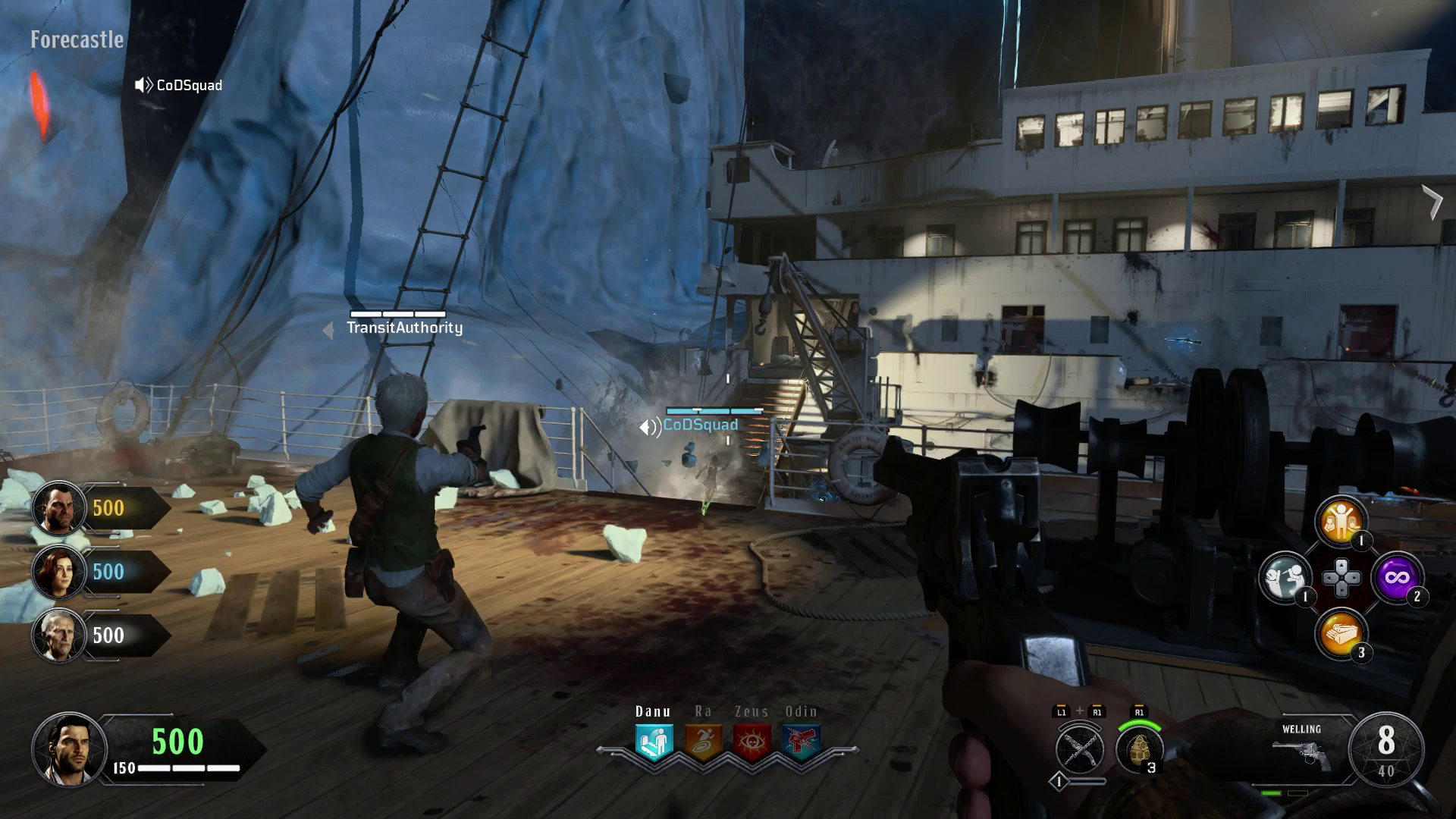Select the Ra running-figure perk icon
1456x819 pixels.
tap(703, 742)
